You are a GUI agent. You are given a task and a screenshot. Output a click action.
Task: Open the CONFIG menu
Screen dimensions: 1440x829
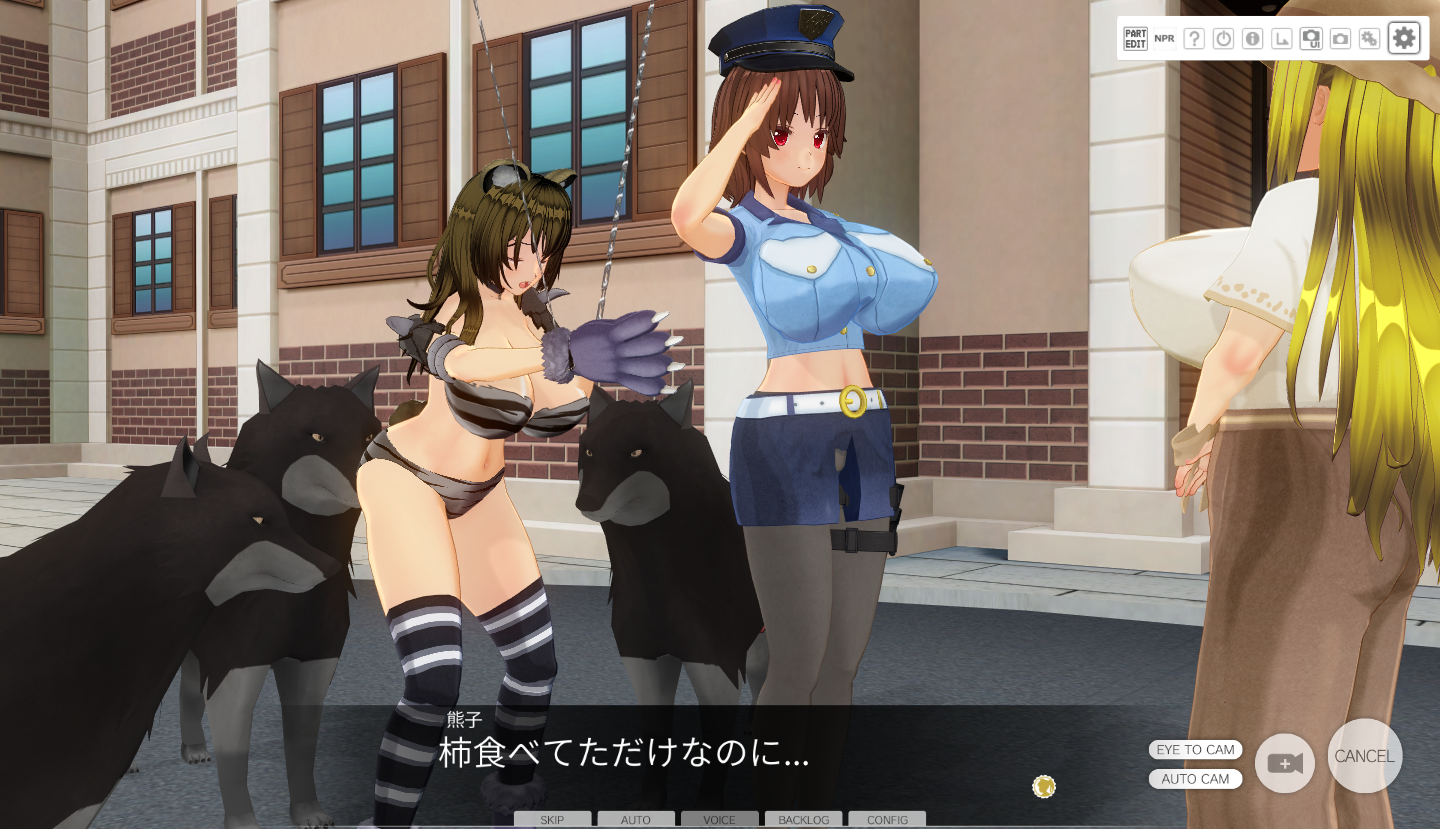tap(887, 819)
